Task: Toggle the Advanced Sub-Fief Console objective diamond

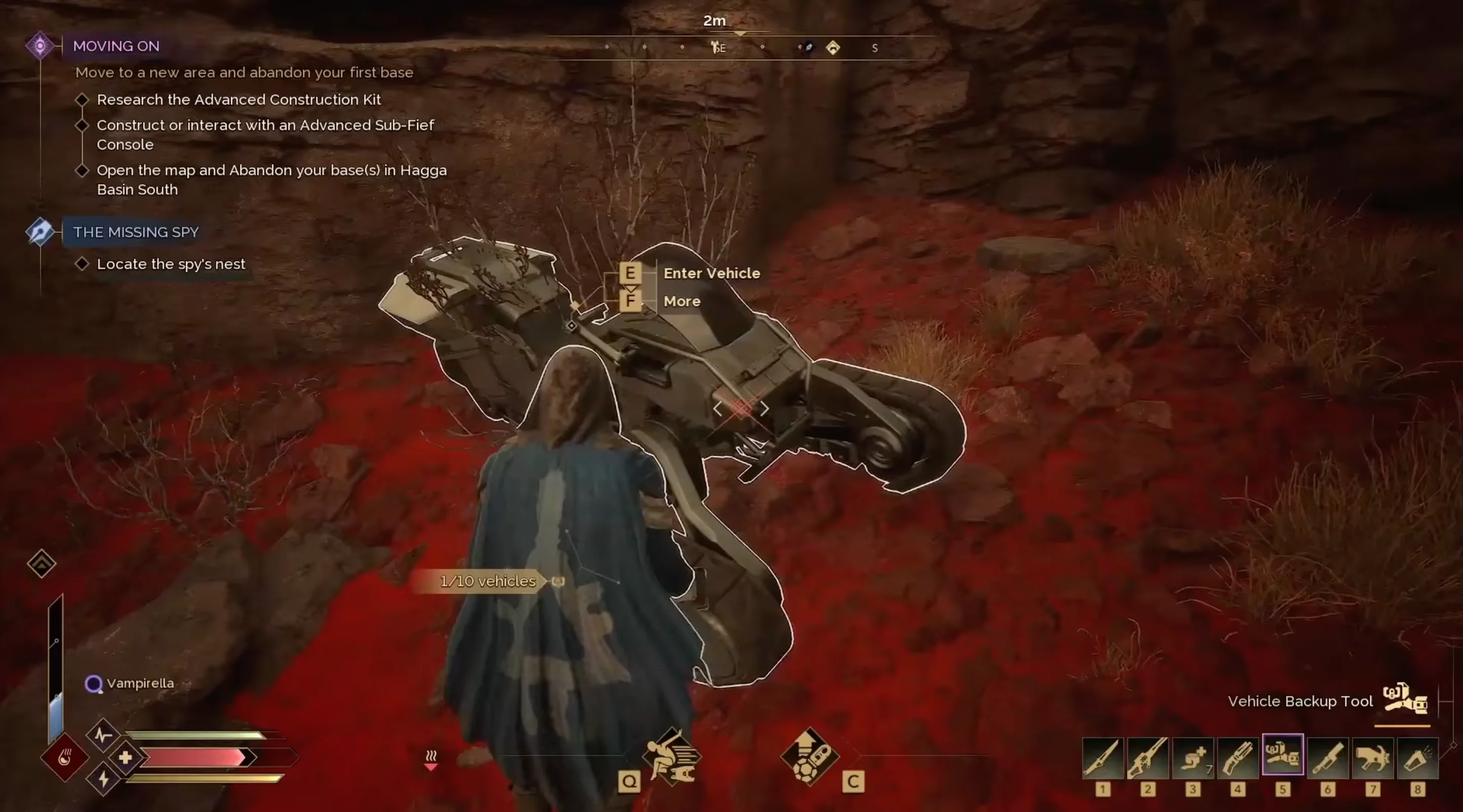Action: (x=83, y=125)
